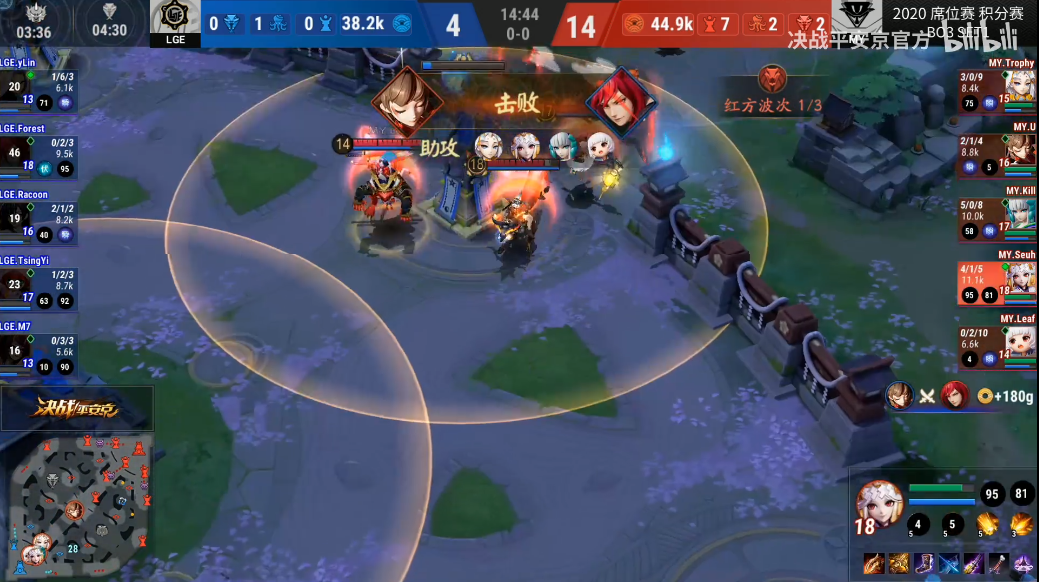Choose LGE.Racoon's player row
1039x582 pixels.
[x=38, y=217]
